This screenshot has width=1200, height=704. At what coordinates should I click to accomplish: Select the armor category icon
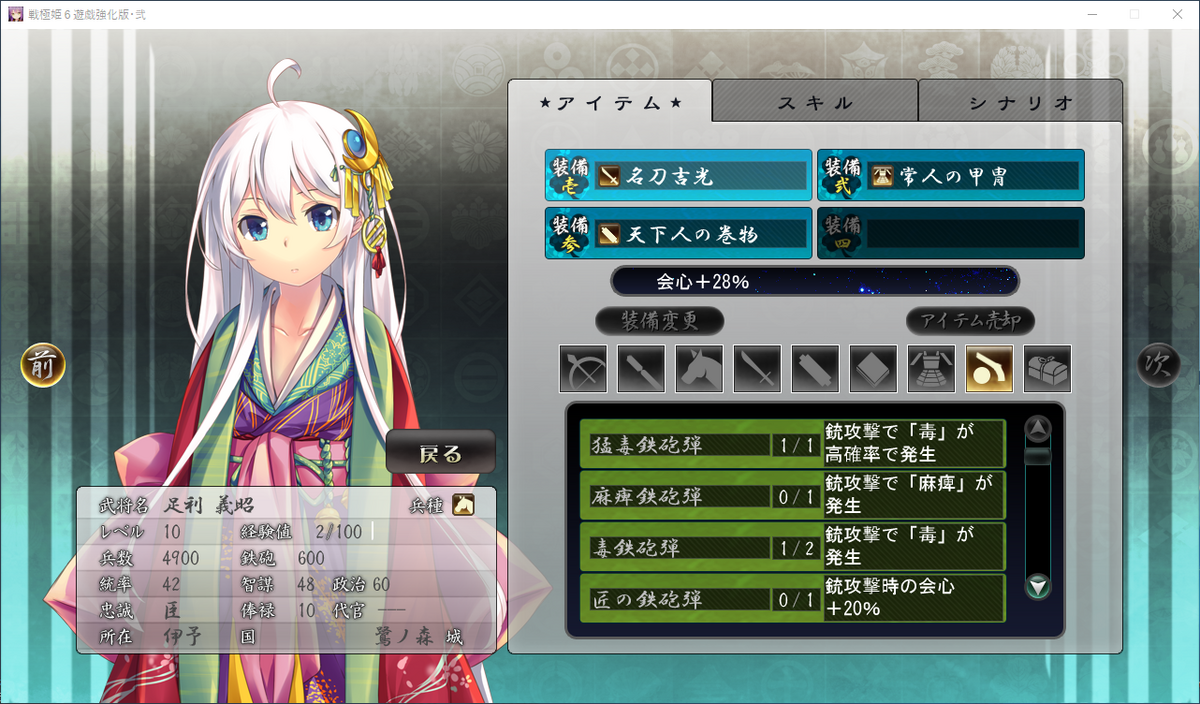pyautogui.click(x=931, y=368)
